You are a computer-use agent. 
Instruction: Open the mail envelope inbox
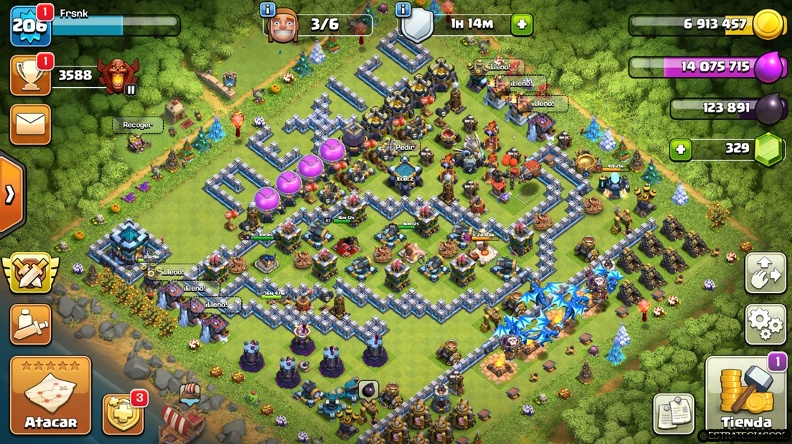(30, 125)
